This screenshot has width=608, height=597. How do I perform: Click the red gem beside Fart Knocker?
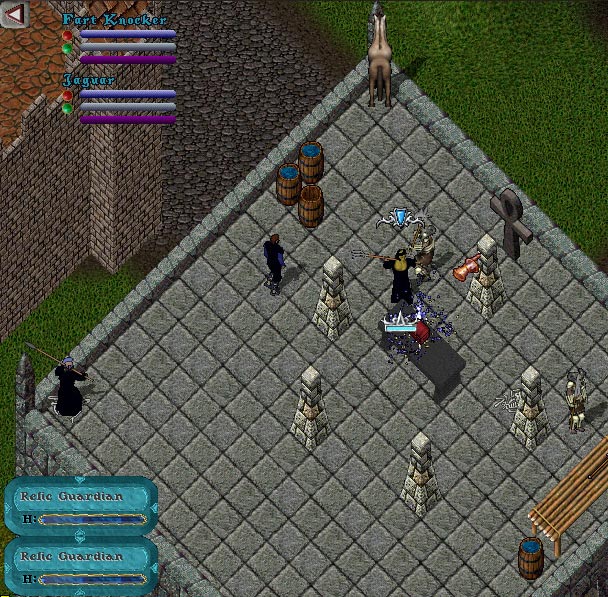(x=67, y=36)
